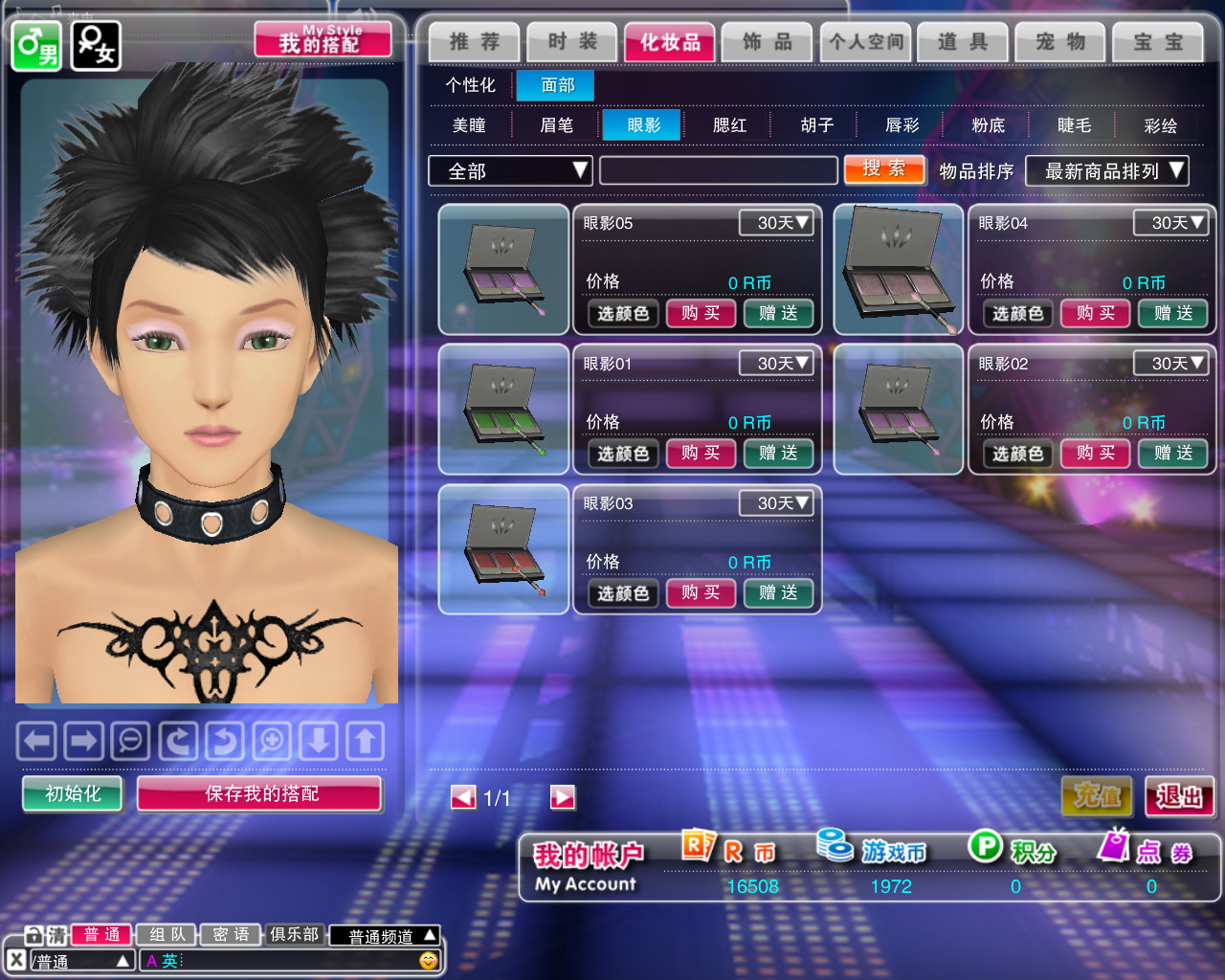1225x980 pixels.
Task: Gift the 眼影04 eyeshadow using 赠送
Action: pyautogui.click(x=1173, y=313)
